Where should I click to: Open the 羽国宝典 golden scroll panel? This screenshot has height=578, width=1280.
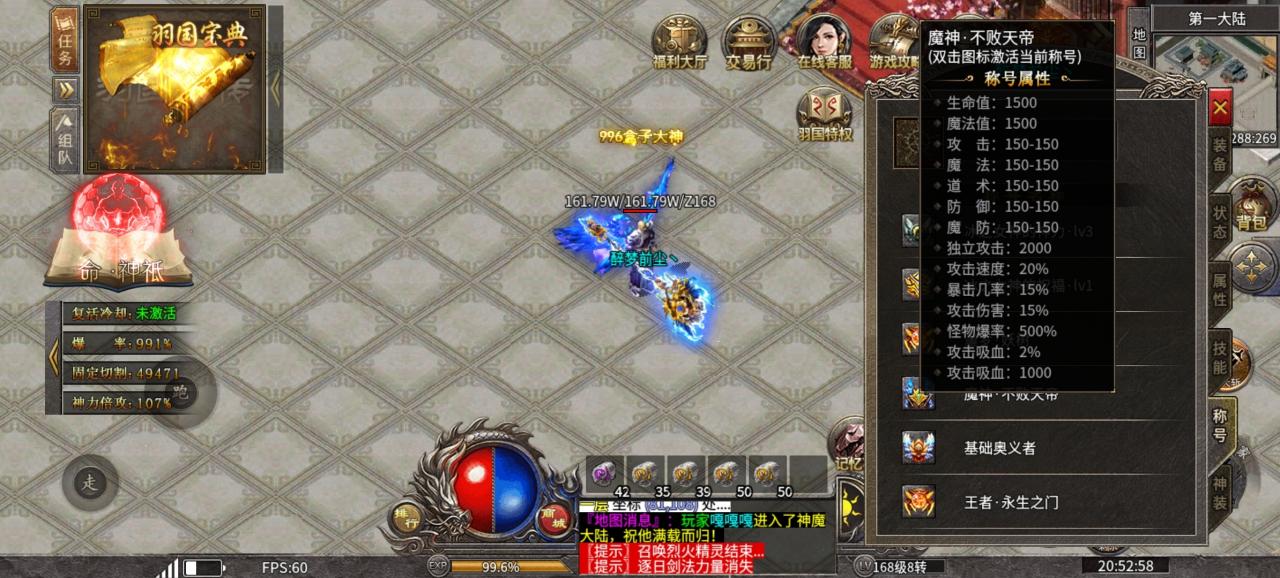coord(174,90)
